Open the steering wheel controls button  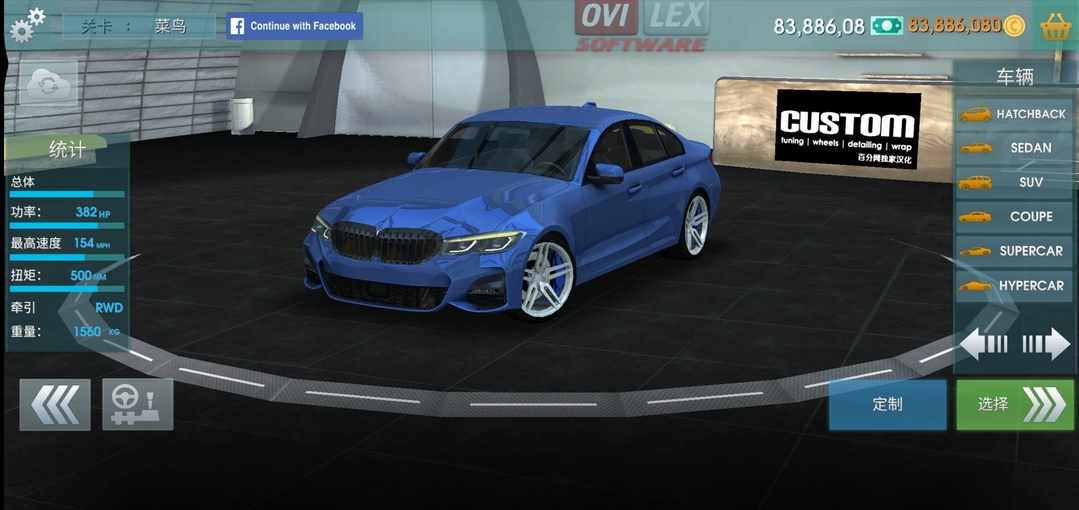pos(137,404)
